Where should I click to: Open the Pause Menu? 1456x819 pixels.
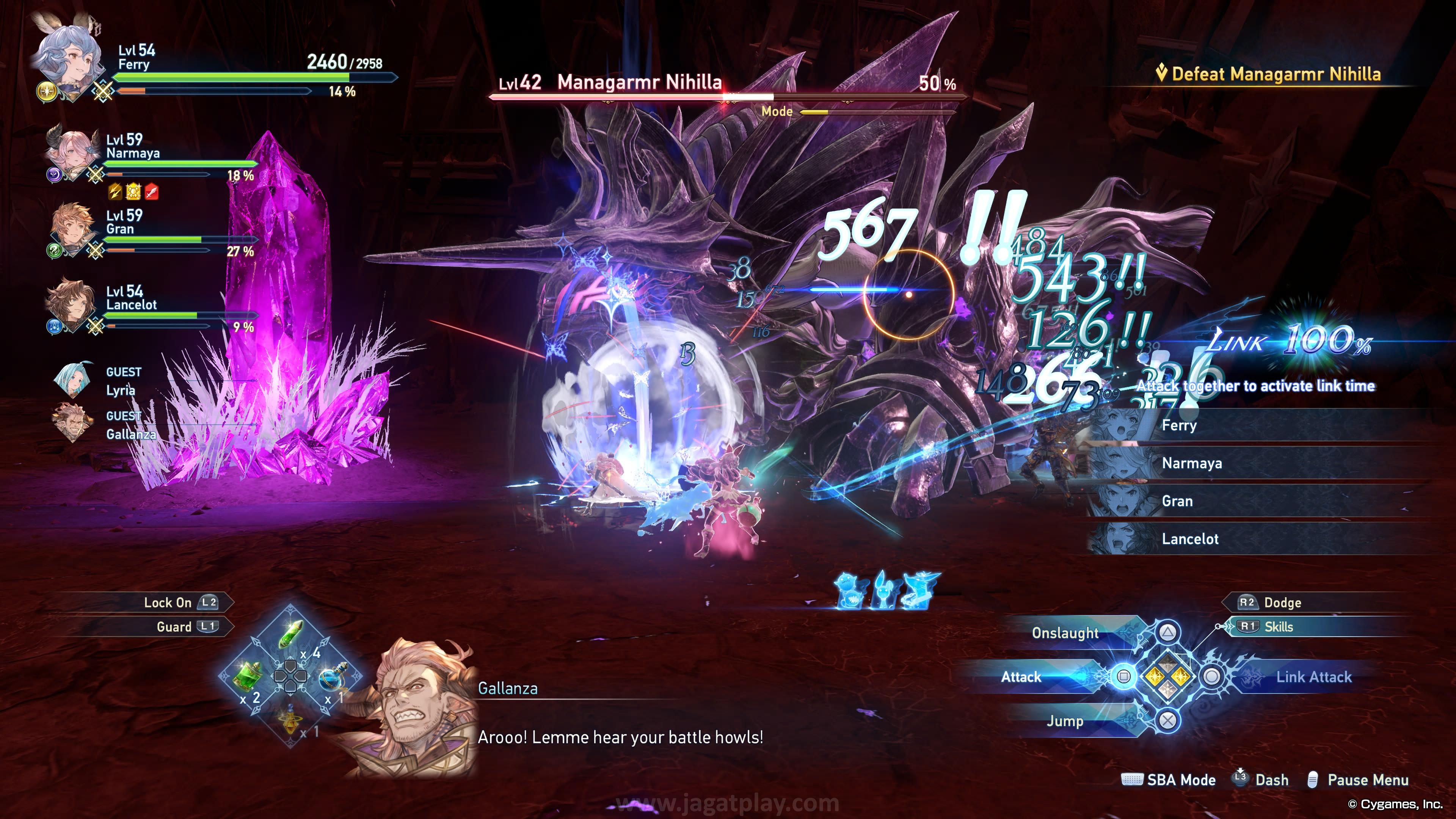click(1367, 780)
